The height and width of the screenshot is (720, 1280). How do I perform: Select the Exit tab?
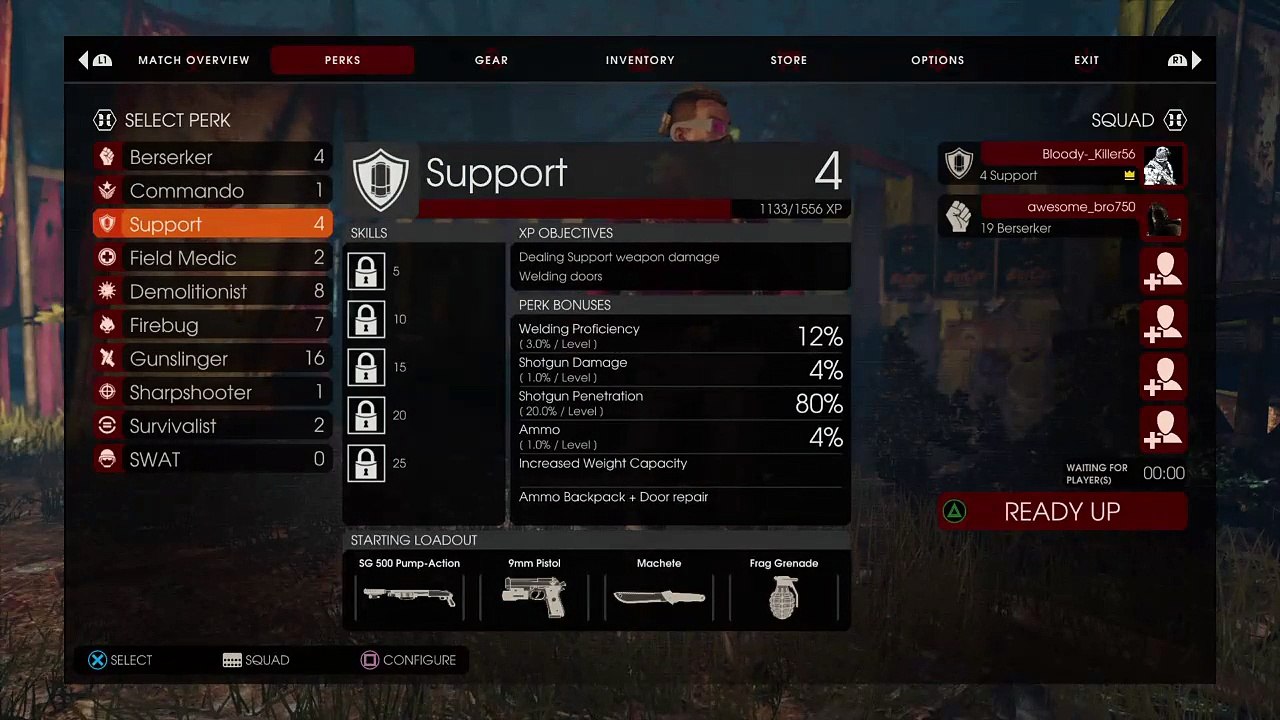tap(1086, 60)
